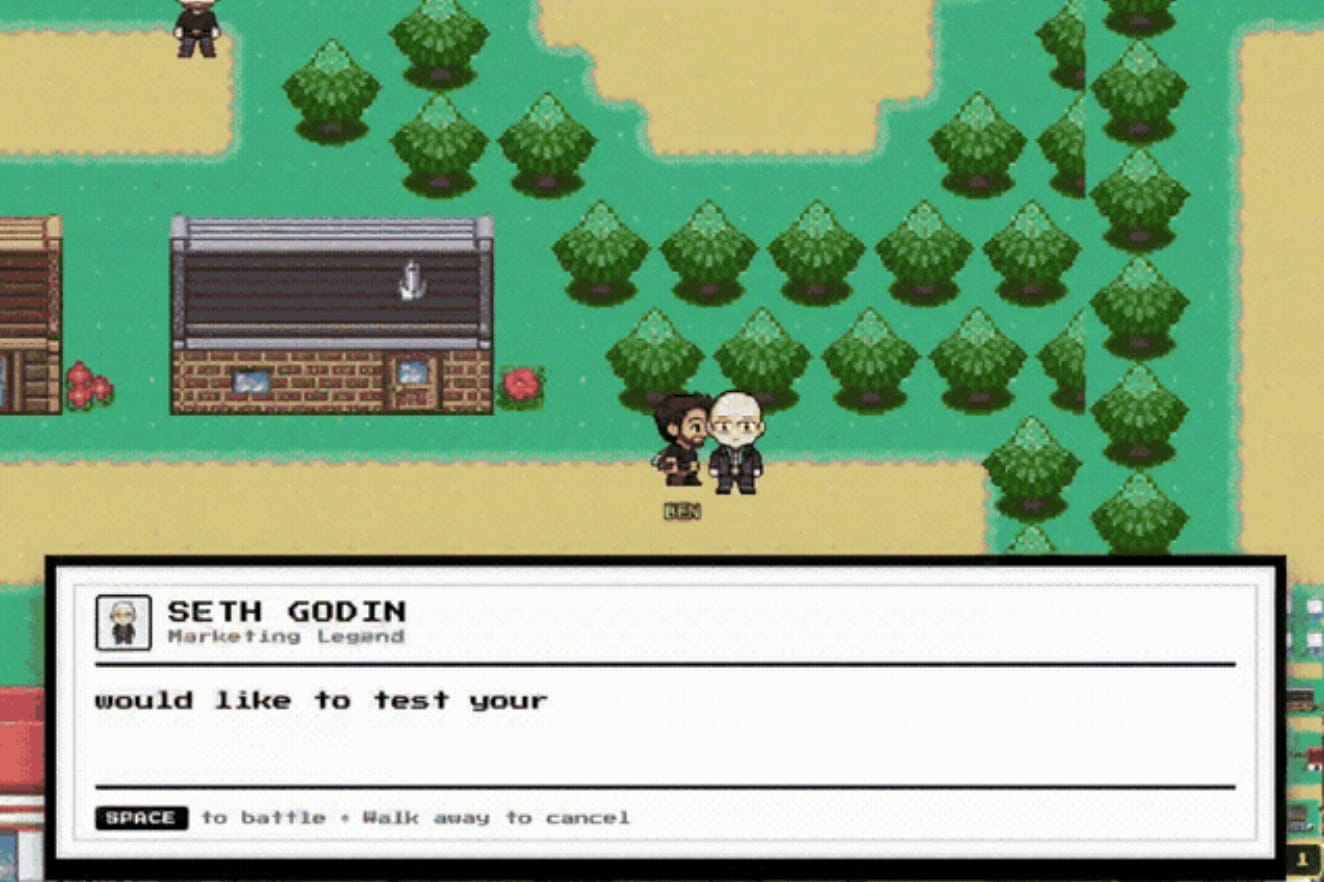Click the black SPACE key badge
This screenshot has height=882, width=1324.
(140, 817)
